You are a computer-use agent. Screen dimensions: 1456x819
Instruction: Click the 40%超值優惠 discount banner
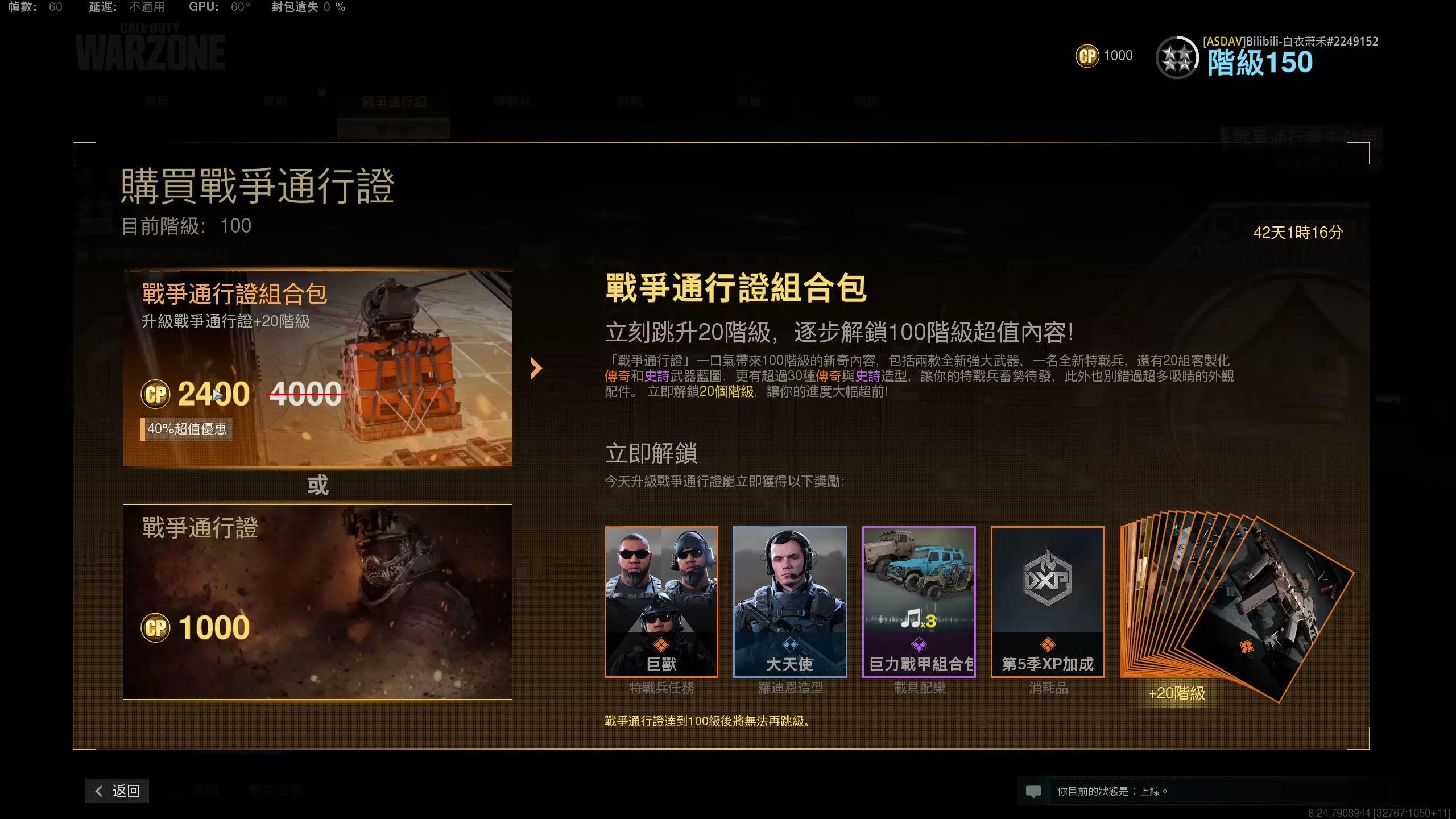pos(189,430)
